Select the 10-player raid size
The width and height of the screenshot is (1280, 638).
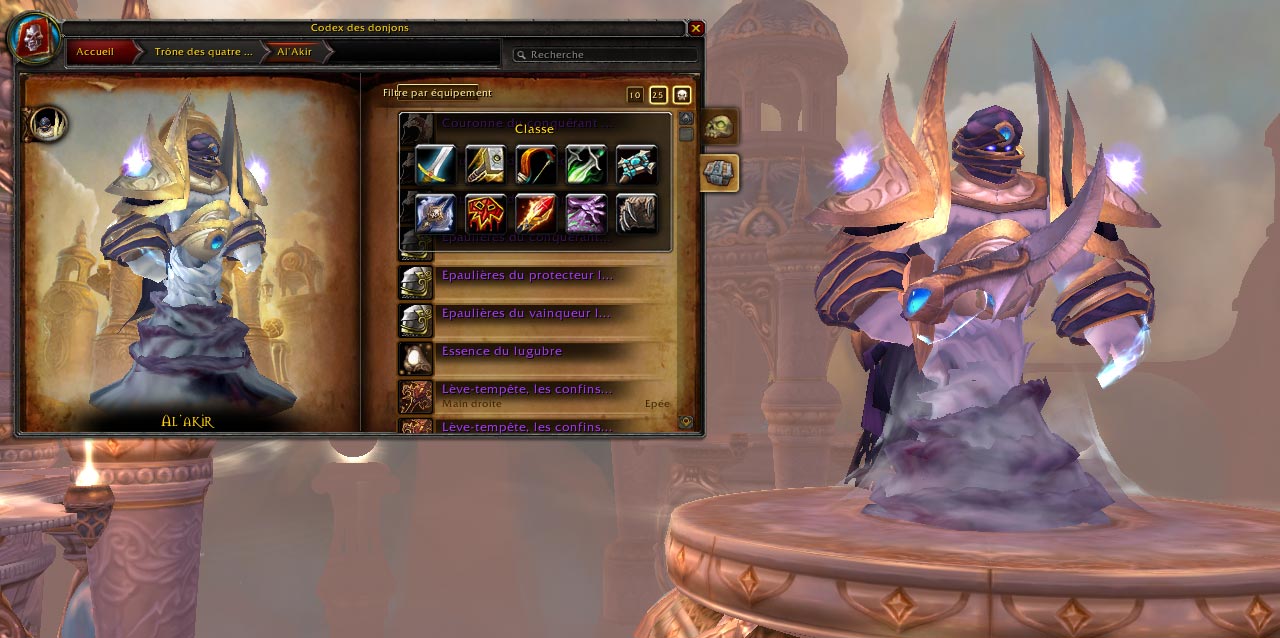(635, 95)
